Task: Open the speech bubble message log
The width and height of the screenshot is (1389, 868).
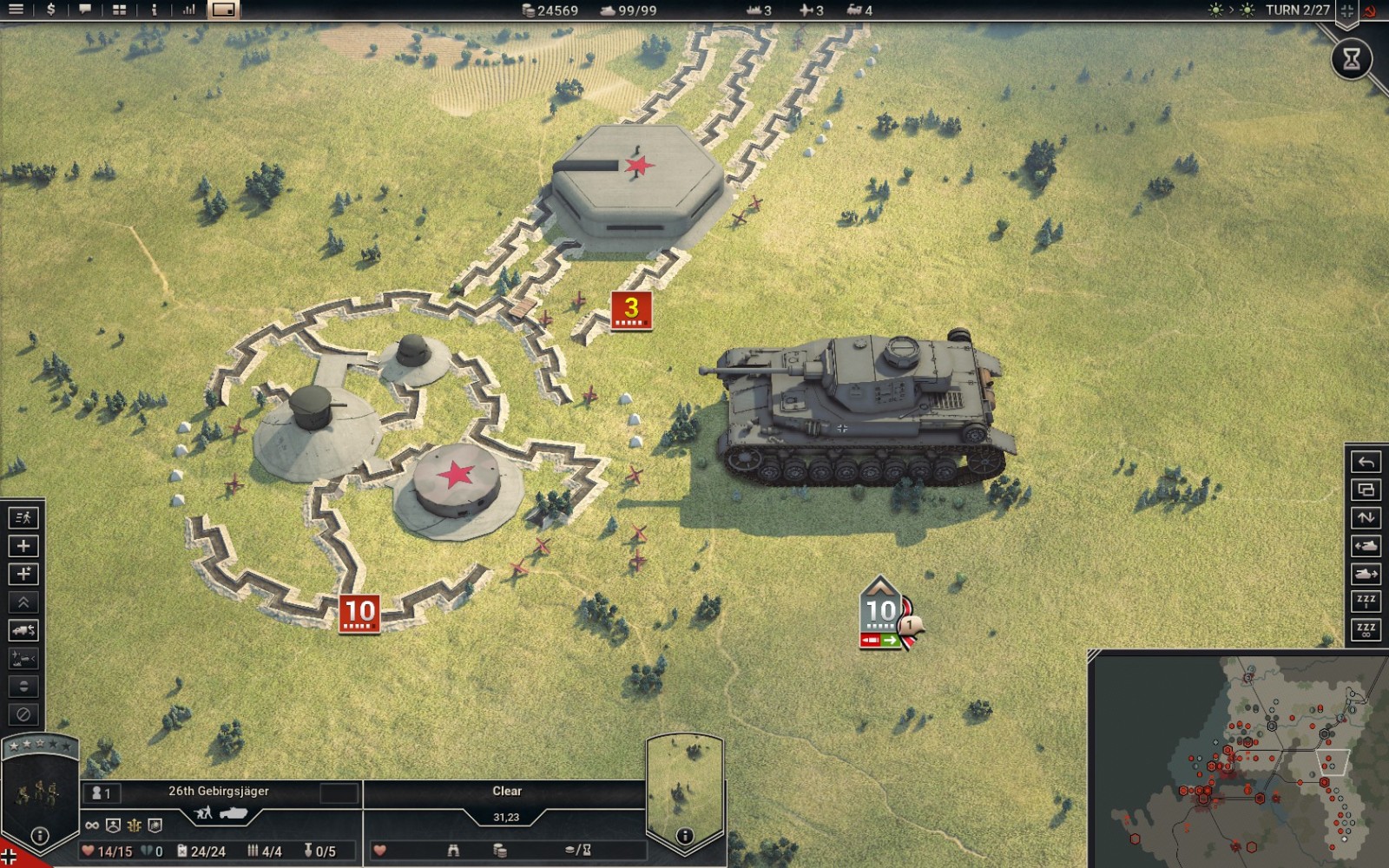Action: (85, 10)
